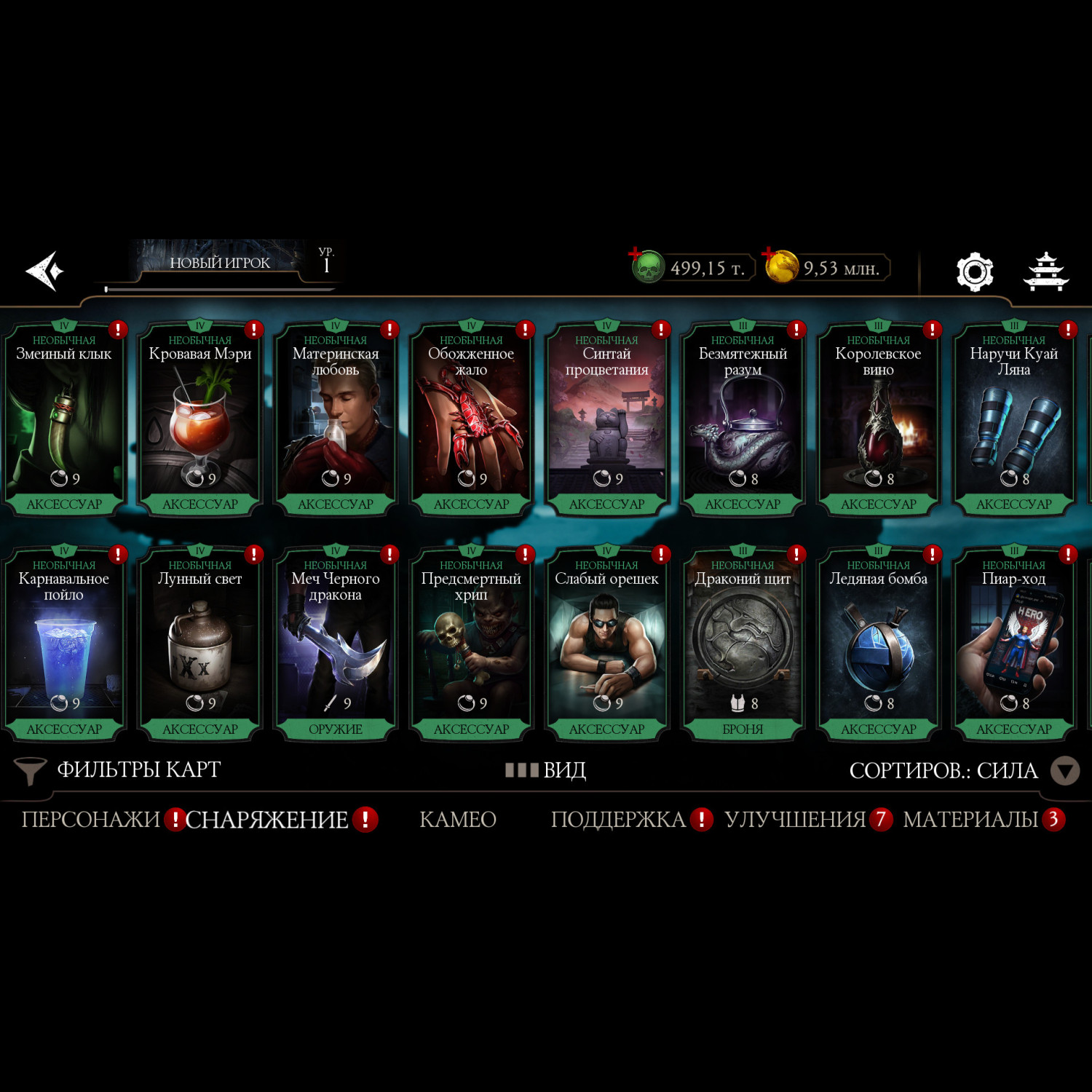The height and width of the screenshot is (1092, 1092).
Task: Open the Поддержка tab
Action: 618,820
